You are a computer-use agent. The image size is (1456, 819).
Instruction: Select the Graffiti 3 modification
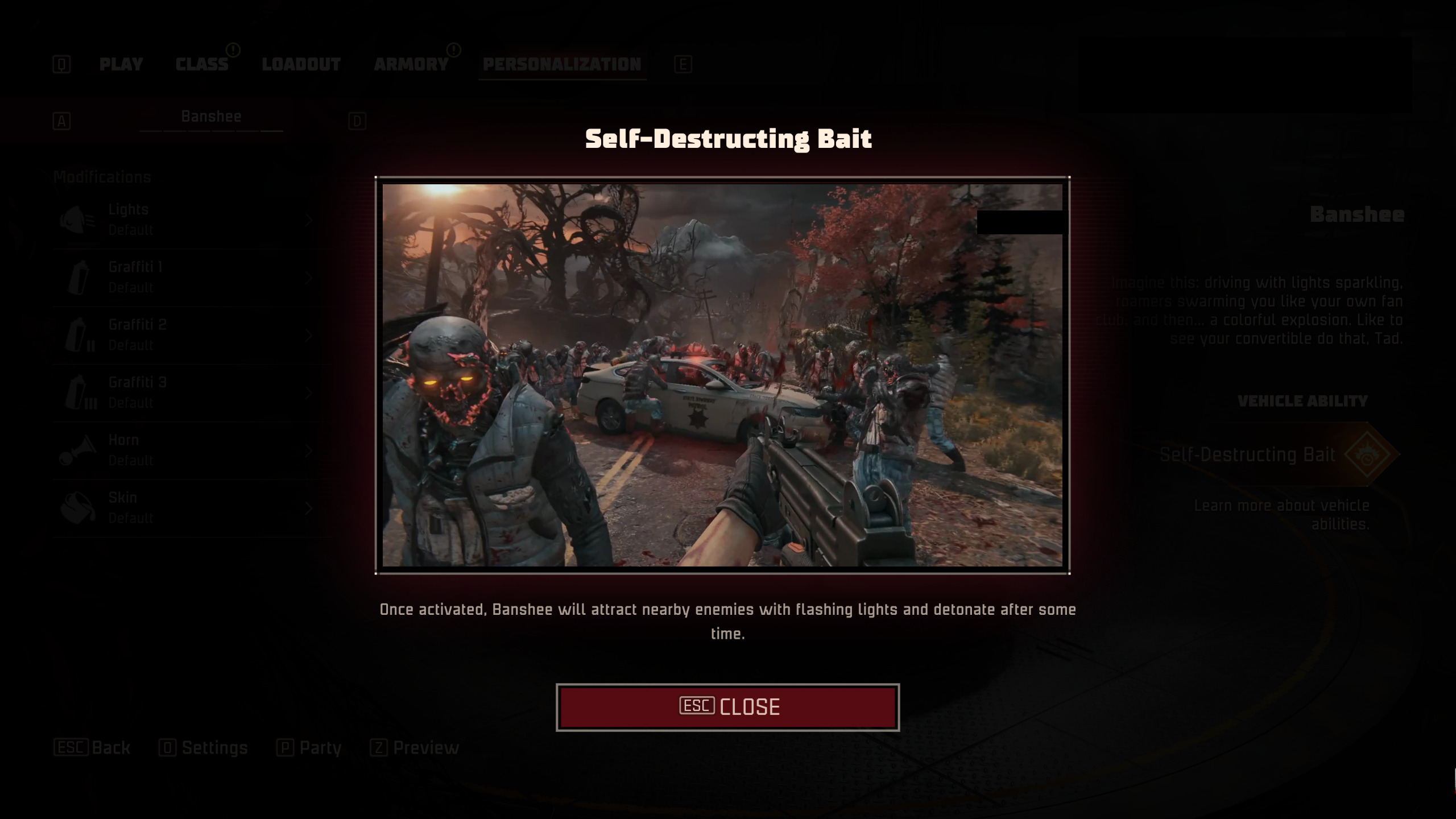(x=188, y=392)
